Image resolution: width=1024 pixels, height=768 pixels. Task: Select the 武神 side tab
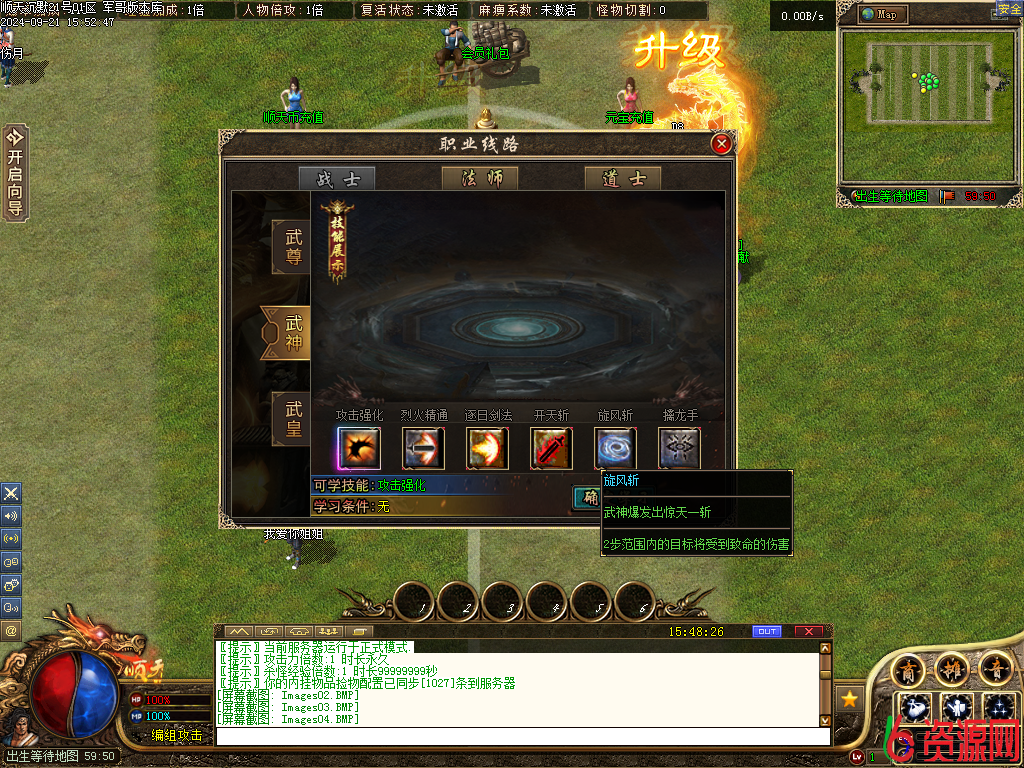(x=290, y=333)
